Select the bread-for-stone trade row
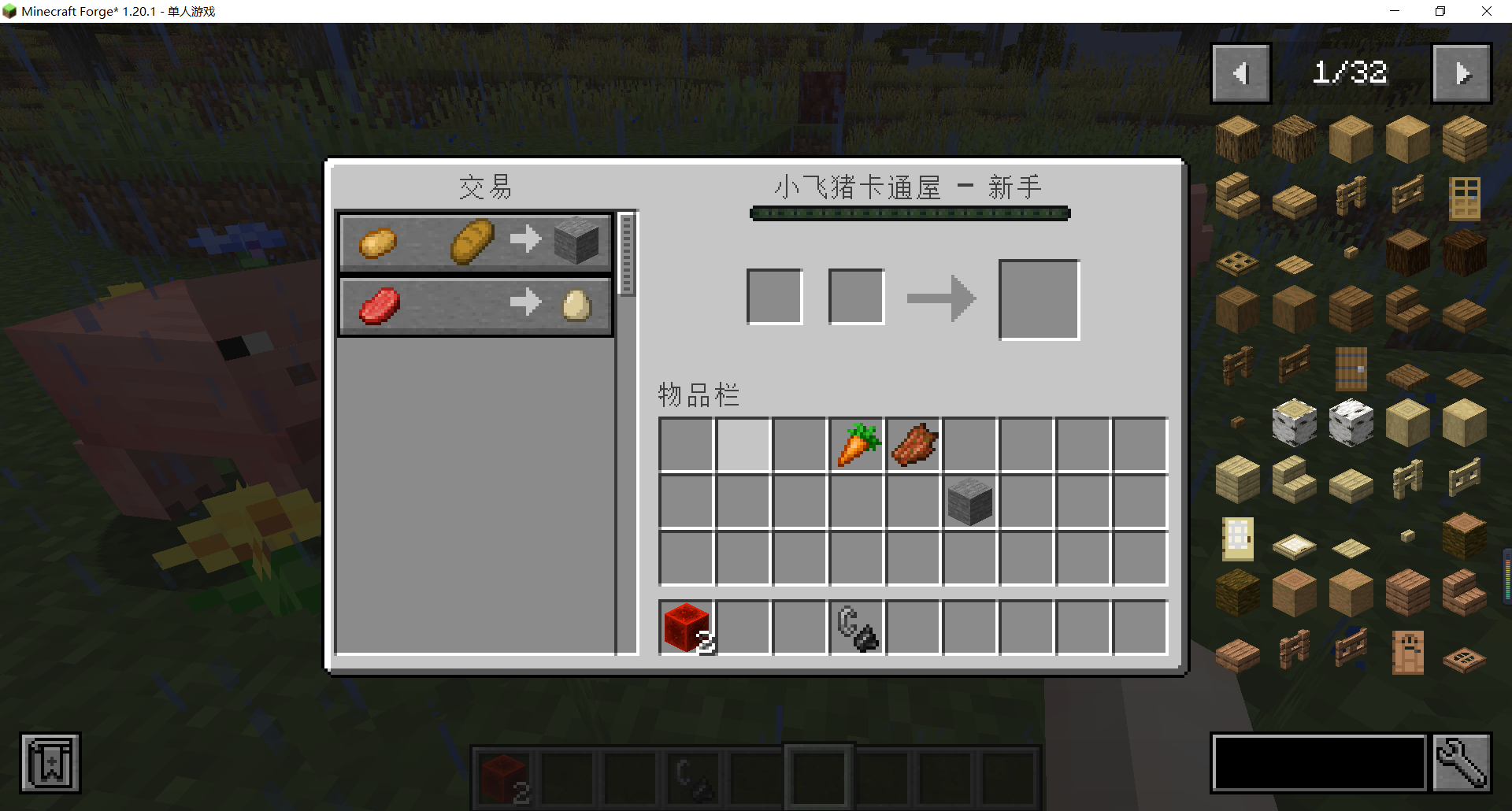This screenshot has height=811, width=1512. (472, 243)
